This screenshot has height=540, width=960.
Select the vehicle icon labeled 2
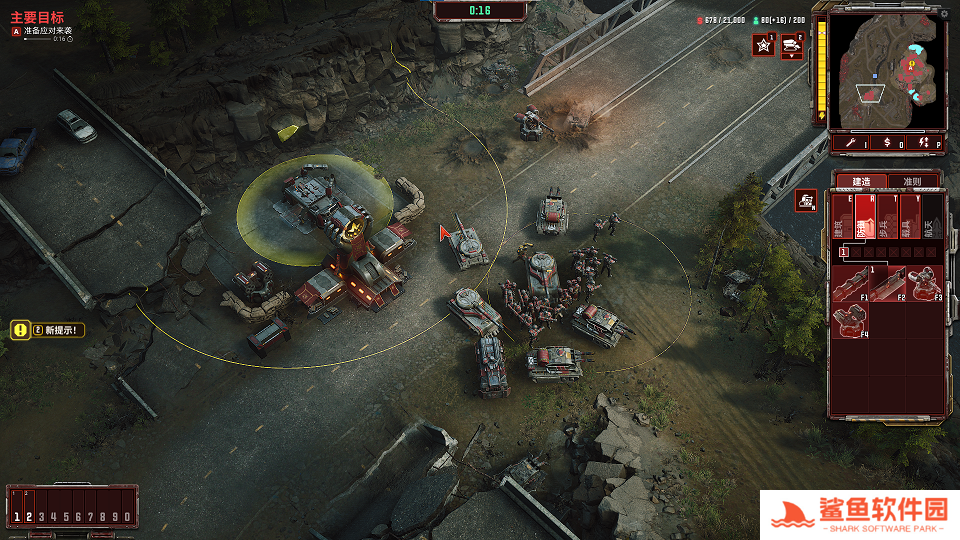click(x=793, y=45)
